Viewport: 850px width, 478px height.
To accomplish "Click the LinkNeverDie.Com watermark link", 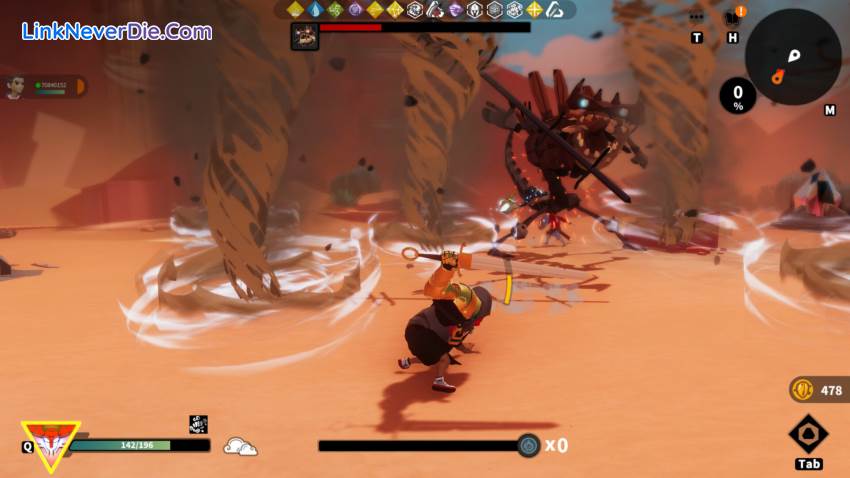I will (x=117, y=31).
